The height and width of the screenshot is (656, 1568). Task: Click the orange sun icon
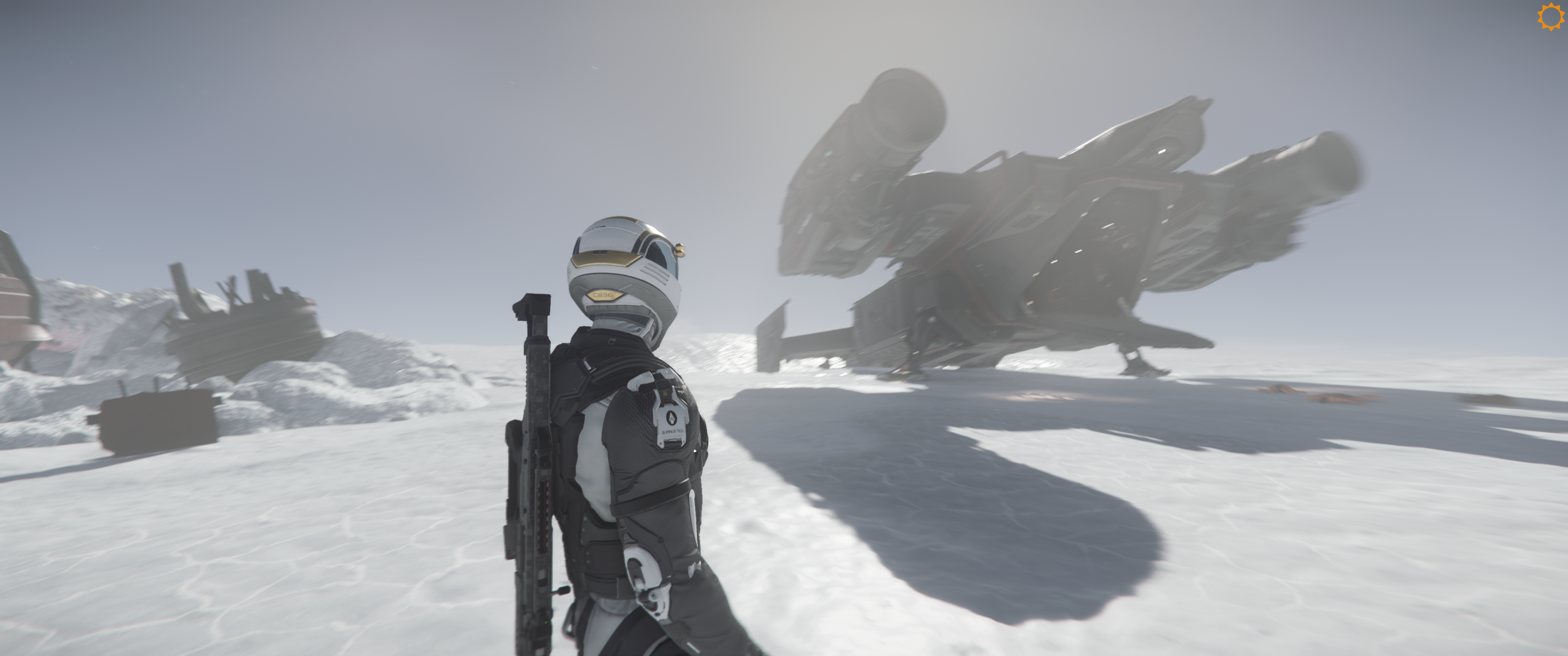[x=1550, y=16]
